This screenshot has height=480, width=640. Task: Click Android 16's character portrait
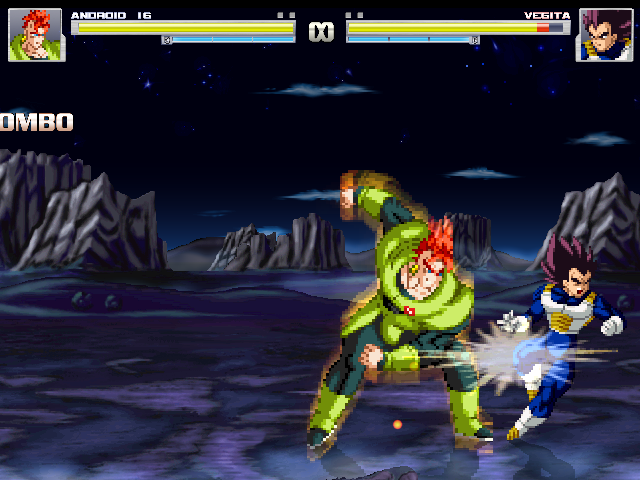[x=35, y=35]
